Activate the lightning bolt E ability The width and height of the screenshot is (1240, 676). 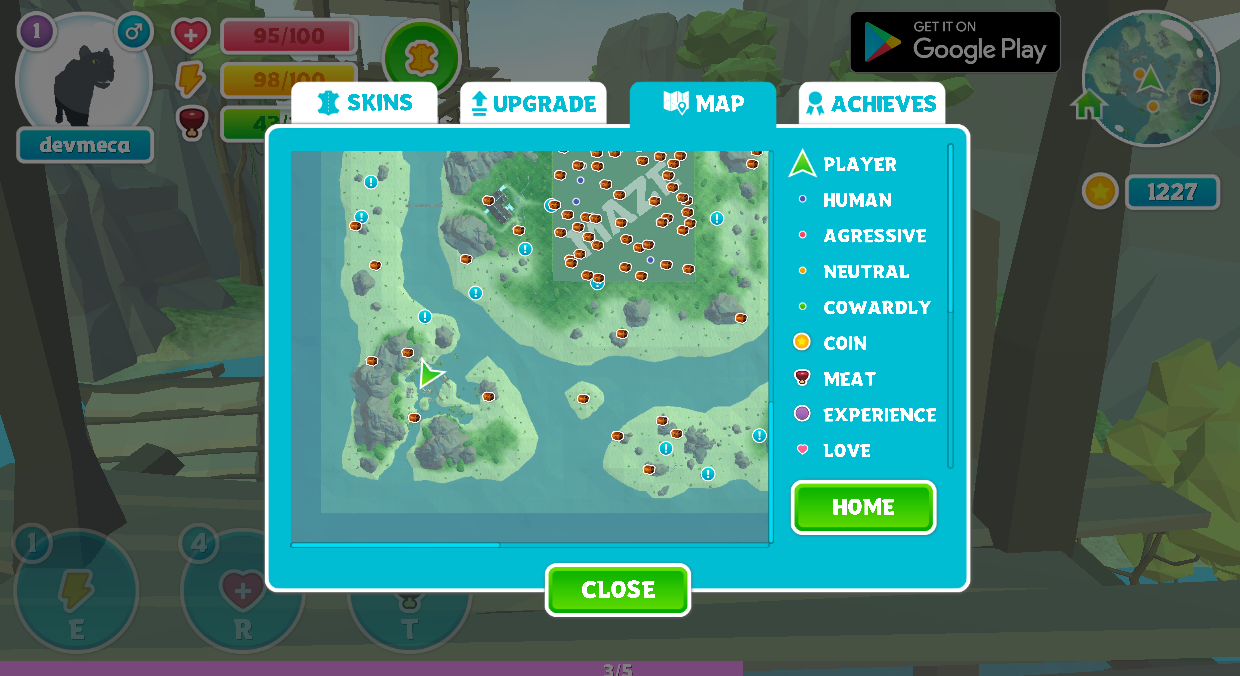[76, 592]
